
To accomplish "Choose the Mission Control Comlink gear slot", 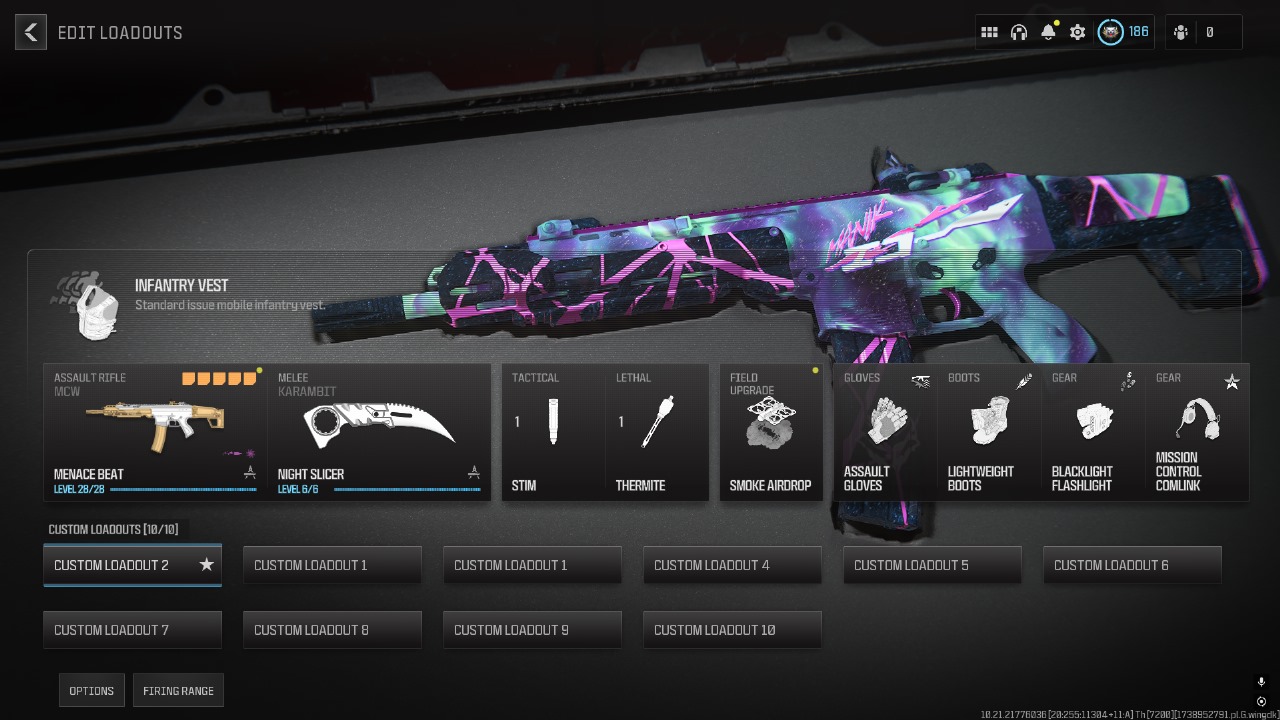I will tap(1197, 432).
